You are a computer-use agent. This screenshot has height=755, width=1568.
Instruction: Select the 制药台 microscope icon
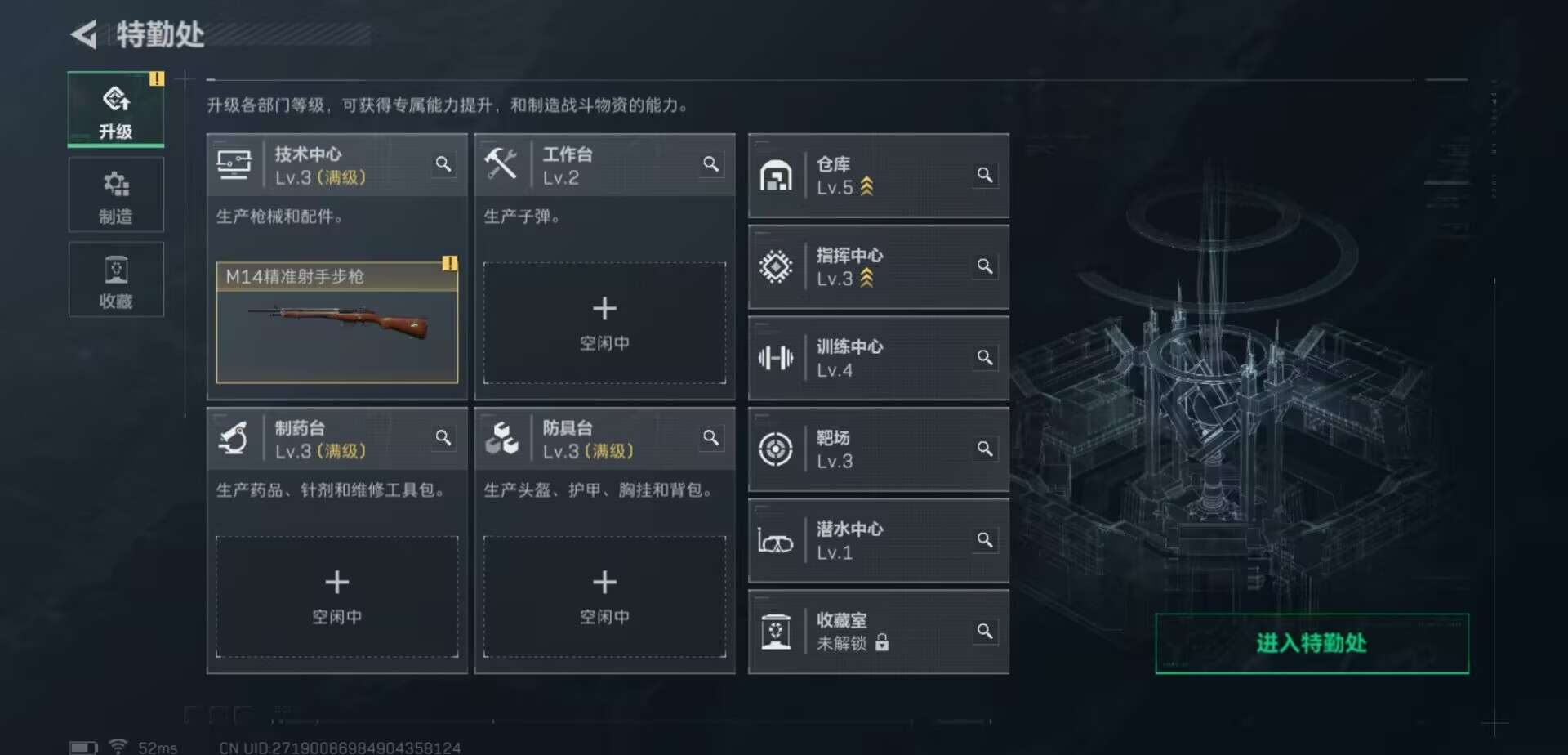coord(234,438)
